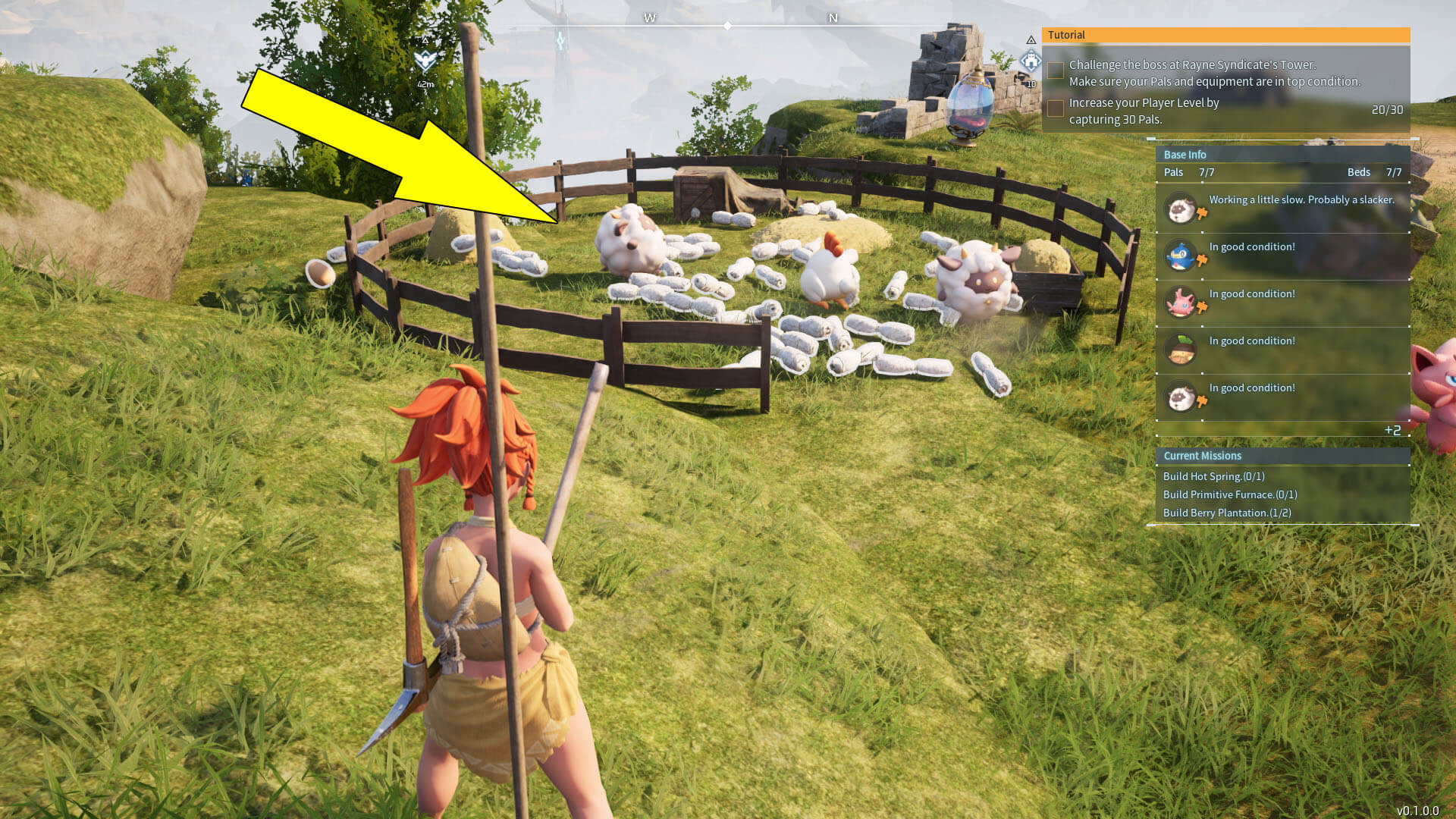Open the Build Primitive Furnace mission
Screen dimensions: 1456x819
(1230, 494)
